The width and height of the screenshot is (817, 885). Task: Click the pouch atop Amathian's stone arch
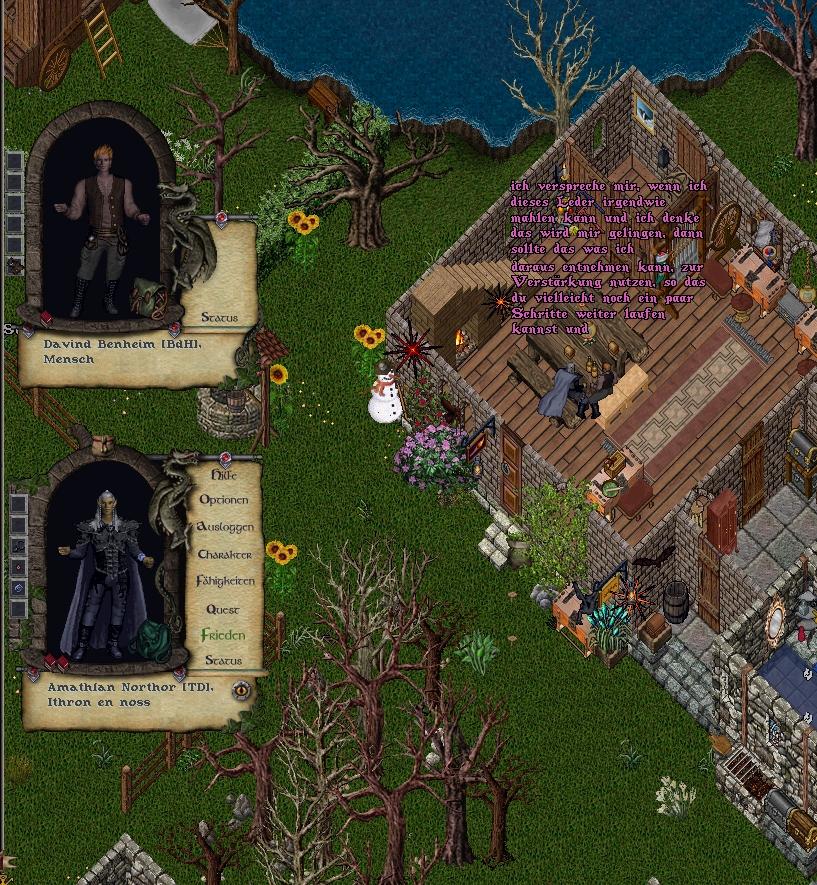[x=103, y=445]
